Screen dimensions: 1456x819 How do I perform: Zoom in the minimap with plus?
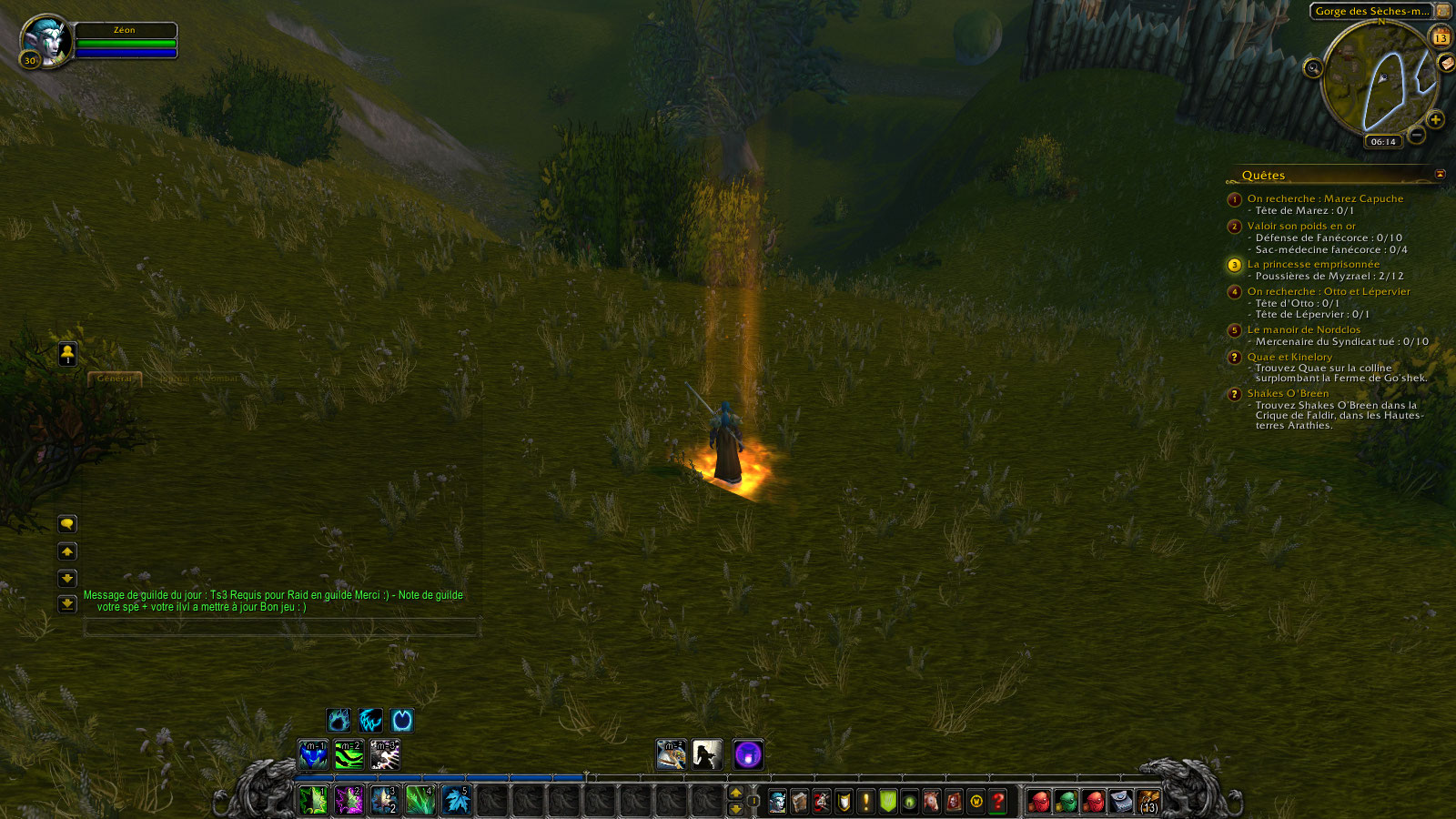point(1435,120)
